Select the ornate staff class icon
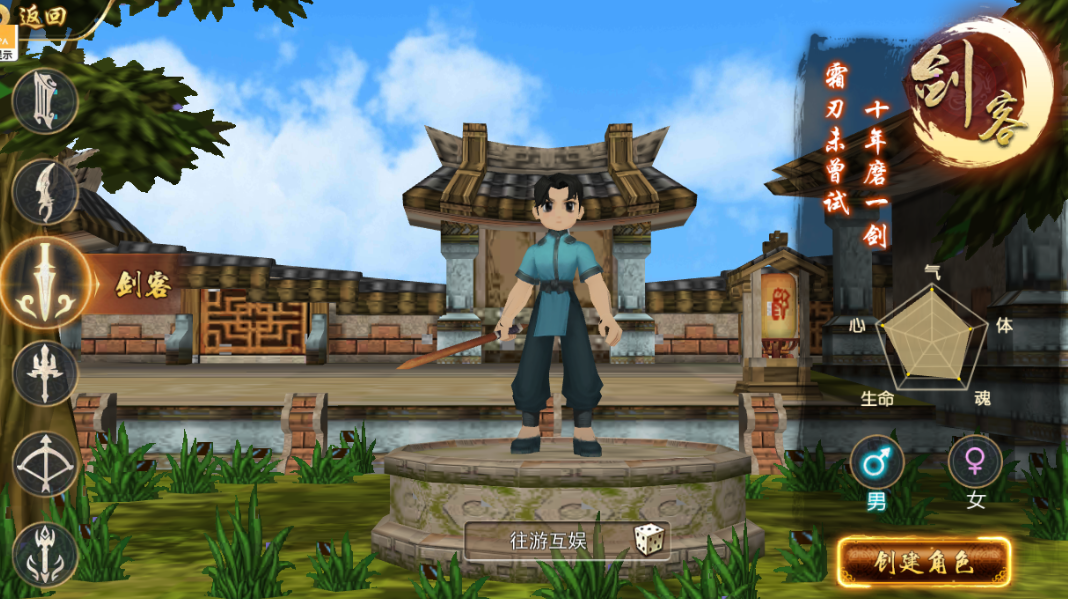 click(x=45, y=553)
